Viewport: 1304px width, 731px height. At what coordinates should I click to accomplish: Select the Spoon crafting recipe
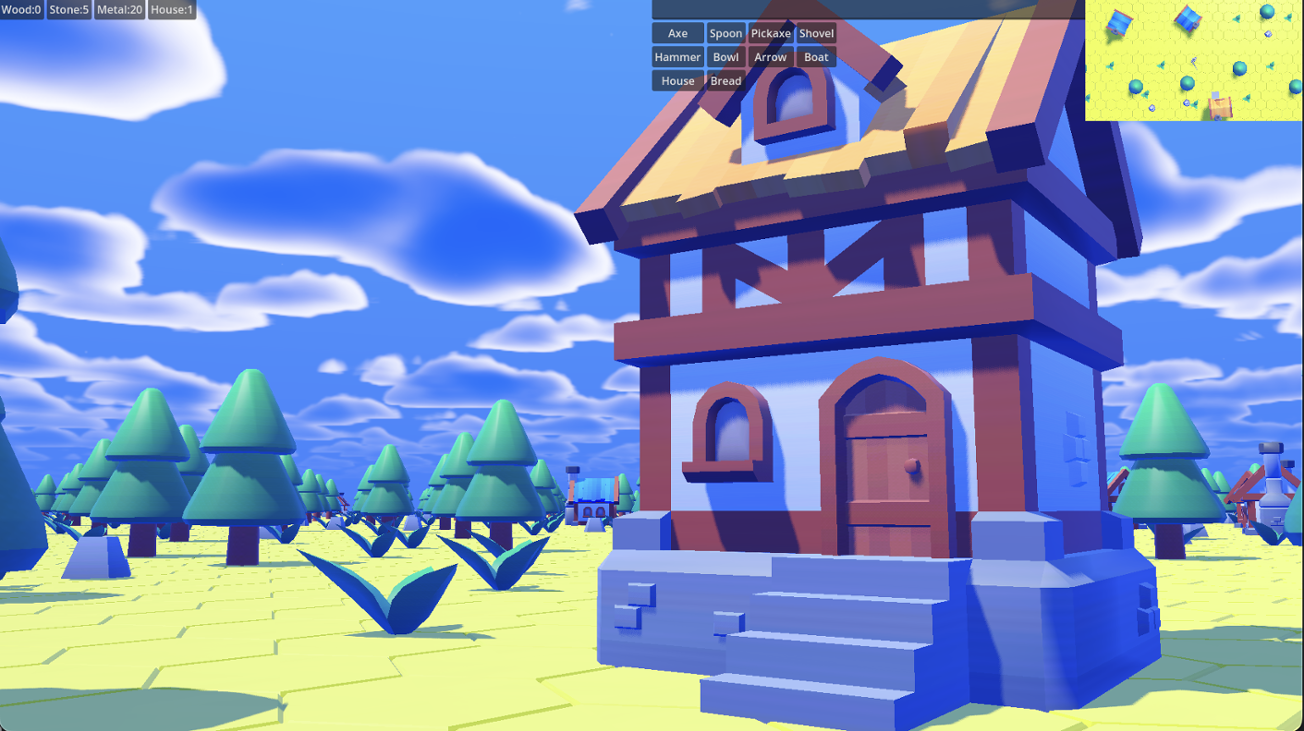click(x=726, y=33)
